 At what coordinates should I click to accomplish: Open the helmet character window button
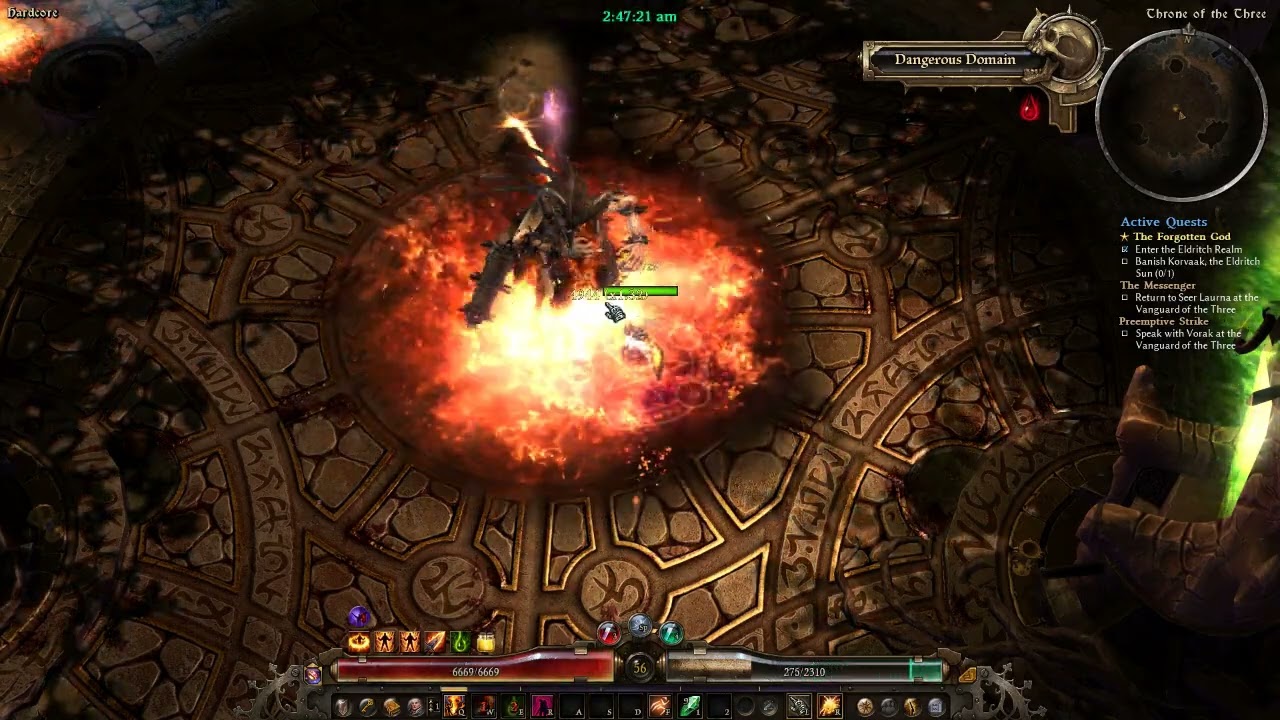pyautogui.click(x=343, y=707)
